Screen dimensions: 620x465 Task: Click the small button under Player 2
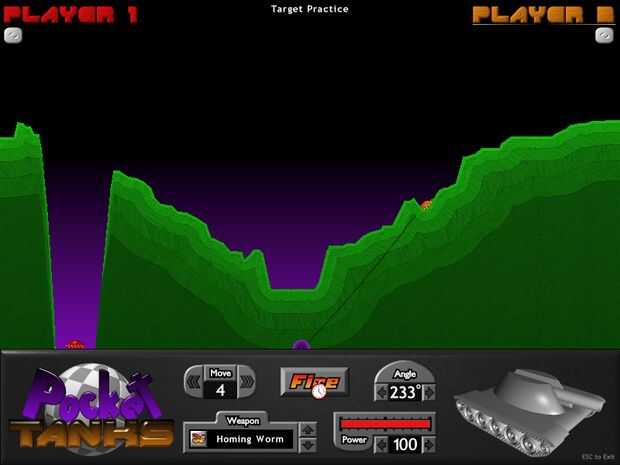(603, 34)
